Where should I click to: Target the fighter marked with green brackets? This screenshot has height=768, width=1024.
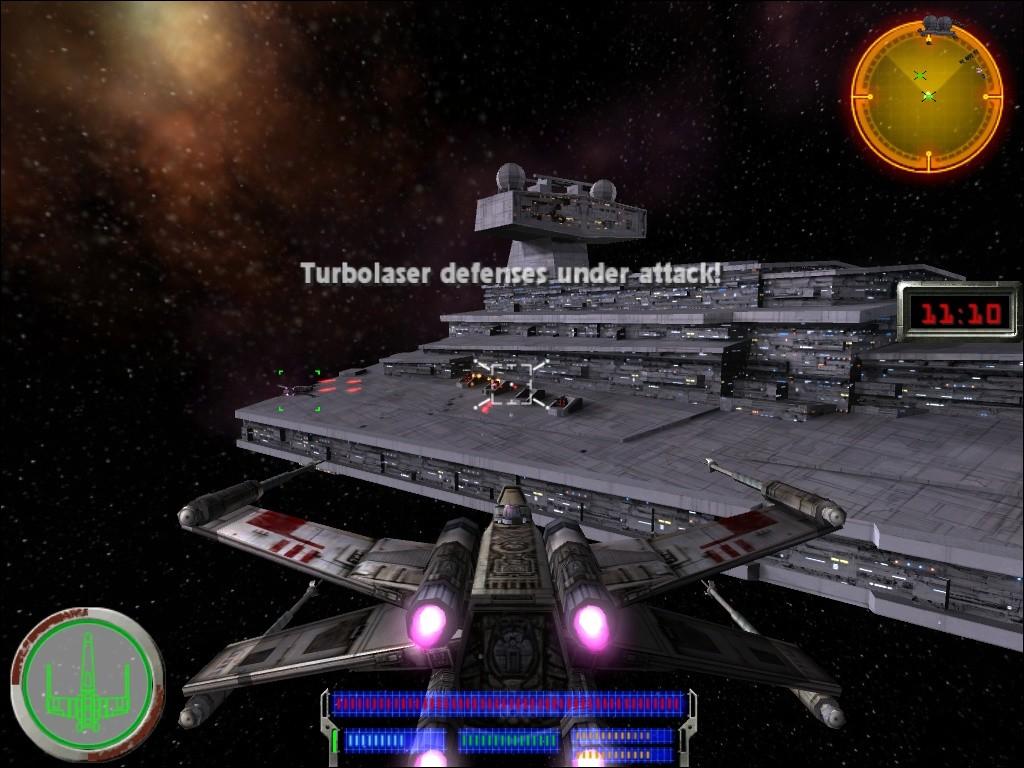299,389
